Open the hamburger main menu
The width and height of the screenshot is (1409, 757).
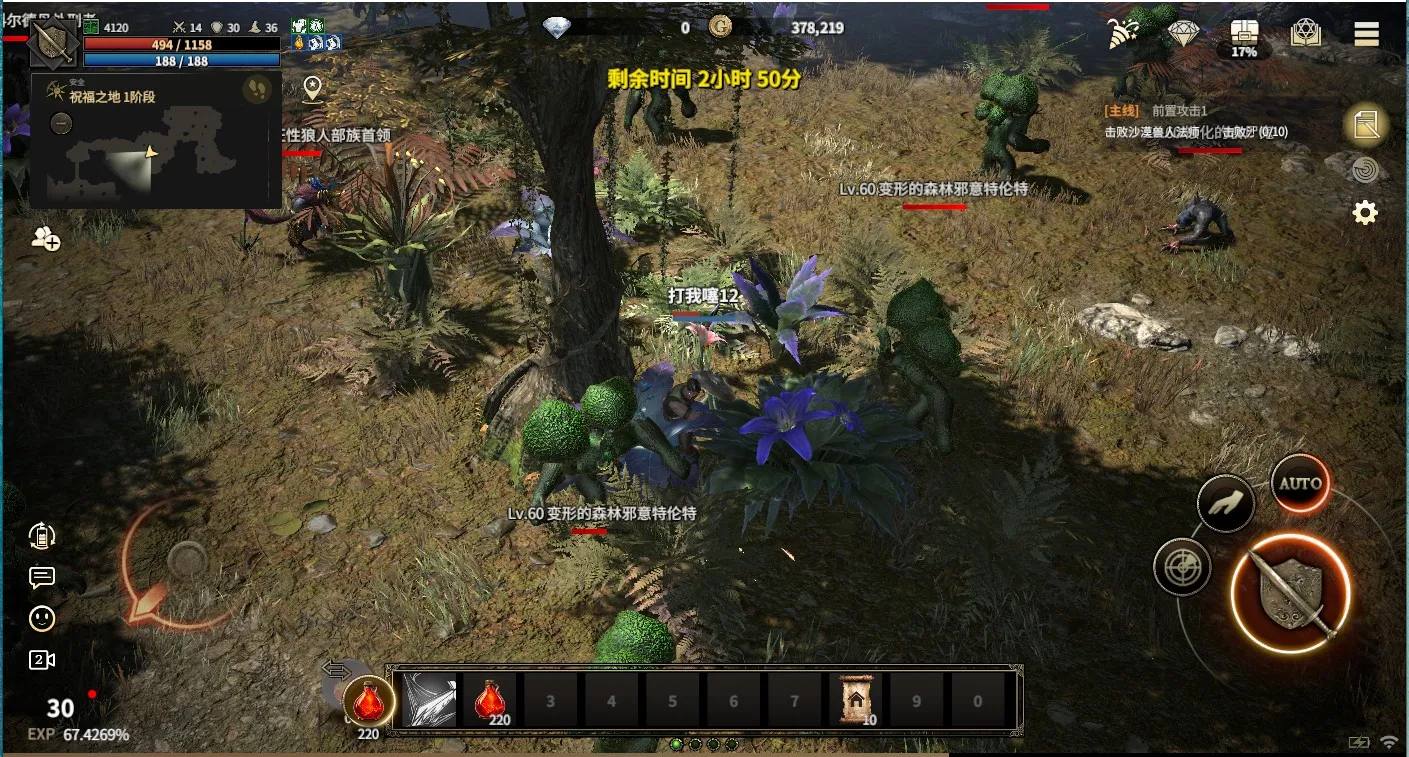(x=1366, y=34)
